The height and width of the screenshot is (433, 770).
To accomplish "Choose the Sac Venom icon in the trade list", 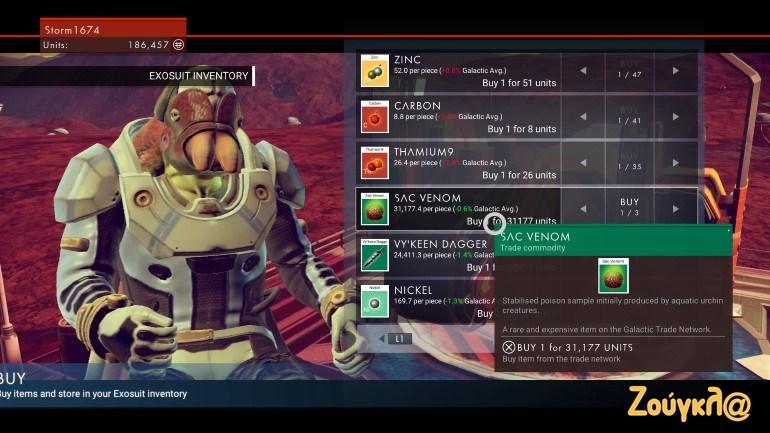I will [x=374, y=208].
